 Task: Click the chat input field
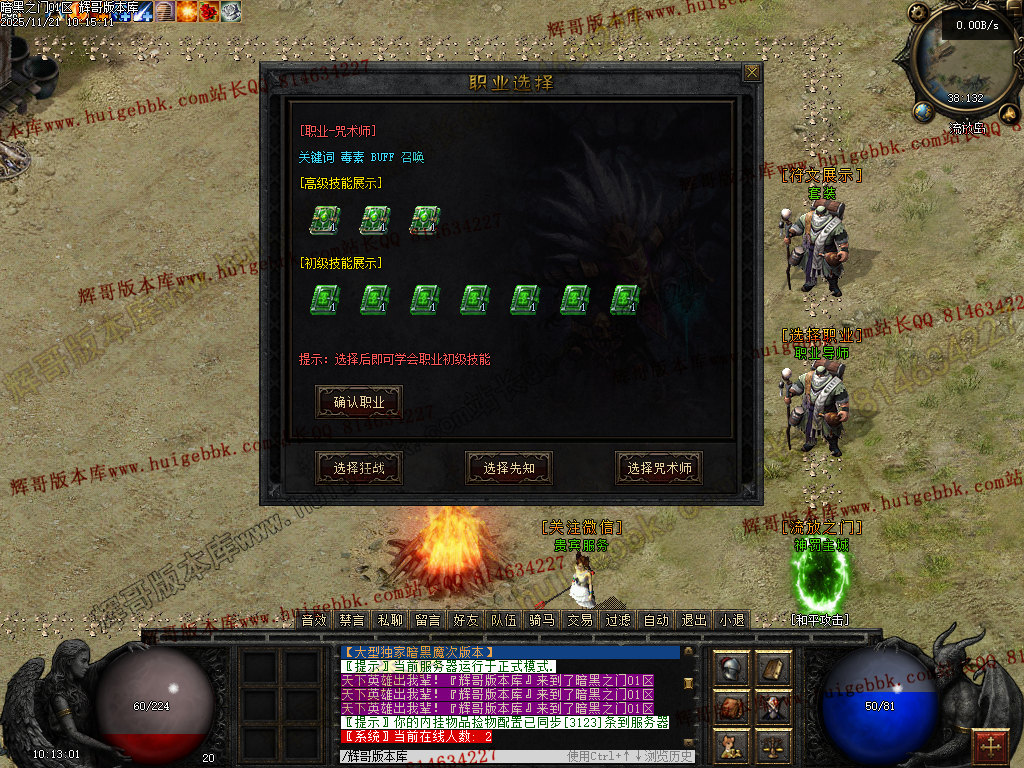point(450,756)
